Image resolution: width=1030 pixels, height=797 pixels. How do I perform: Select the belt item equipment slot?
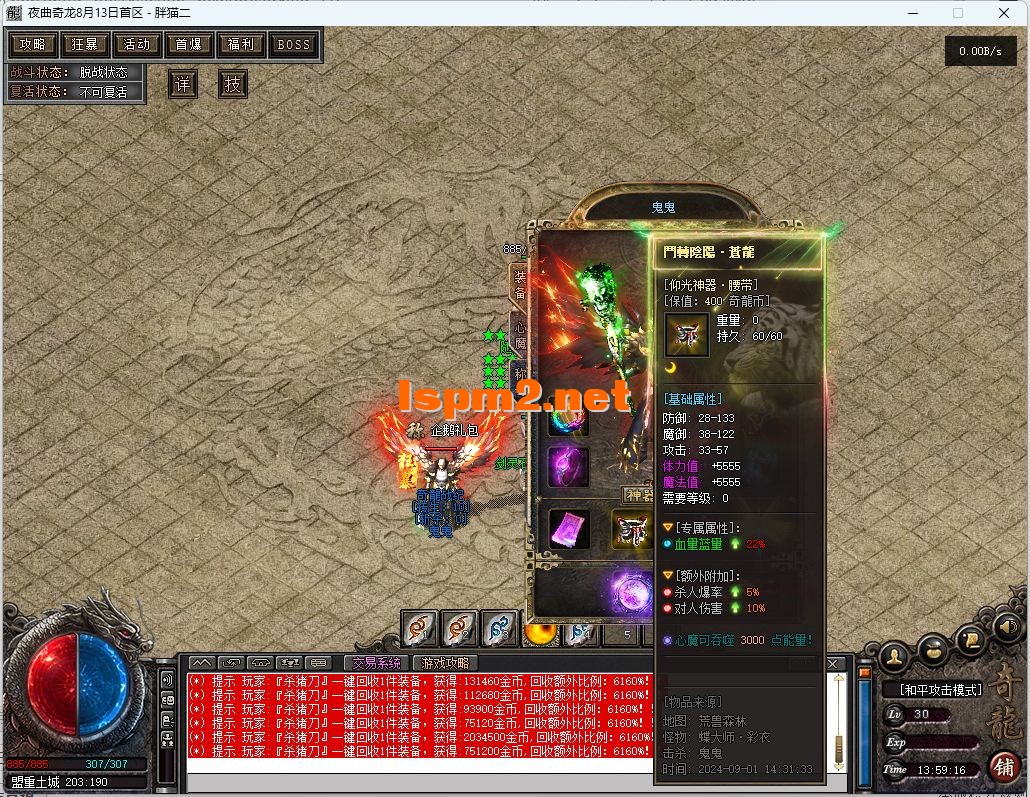(632, 529)
